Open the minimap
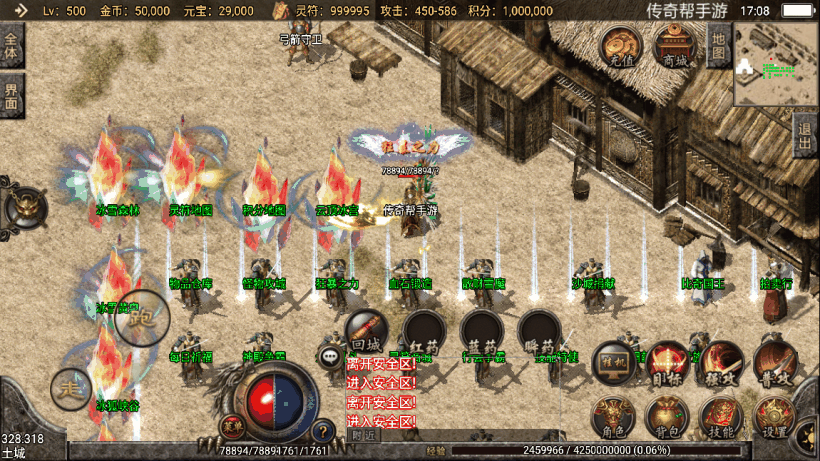The height and width of the screenshot is (461, 820). click(x=775, y=64)
